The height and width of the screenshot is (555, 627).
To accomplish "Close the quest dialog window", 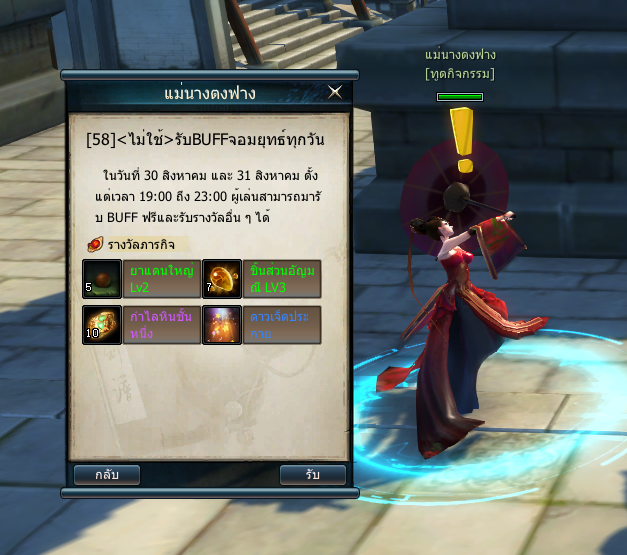I will [335, 92].
